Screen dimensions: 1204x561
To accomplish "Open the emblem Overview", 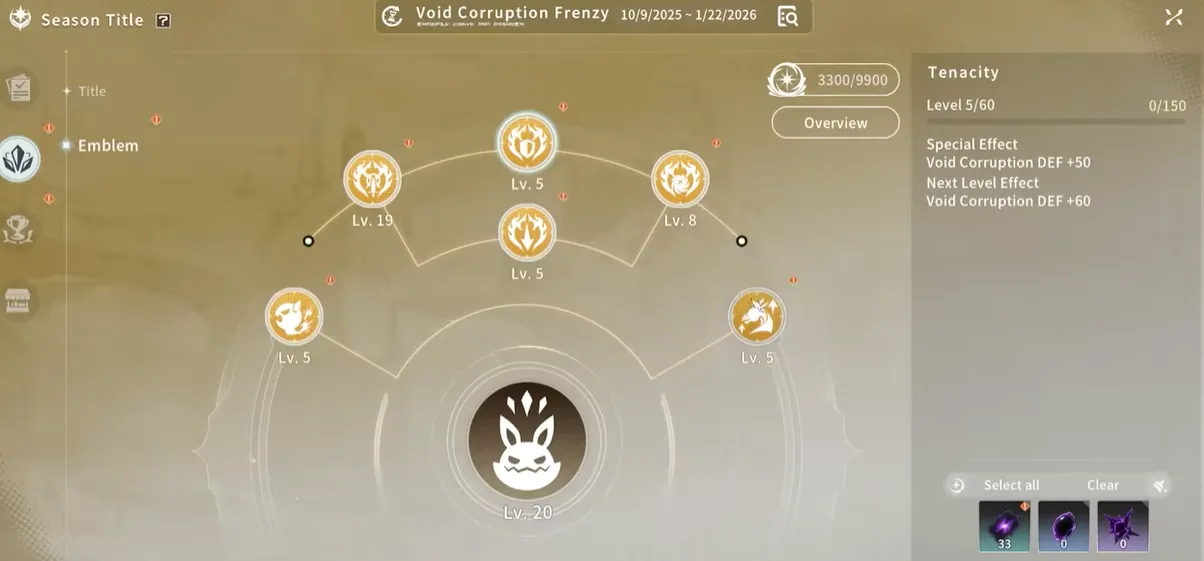I will pyautogui.click(x=835, y=123).
